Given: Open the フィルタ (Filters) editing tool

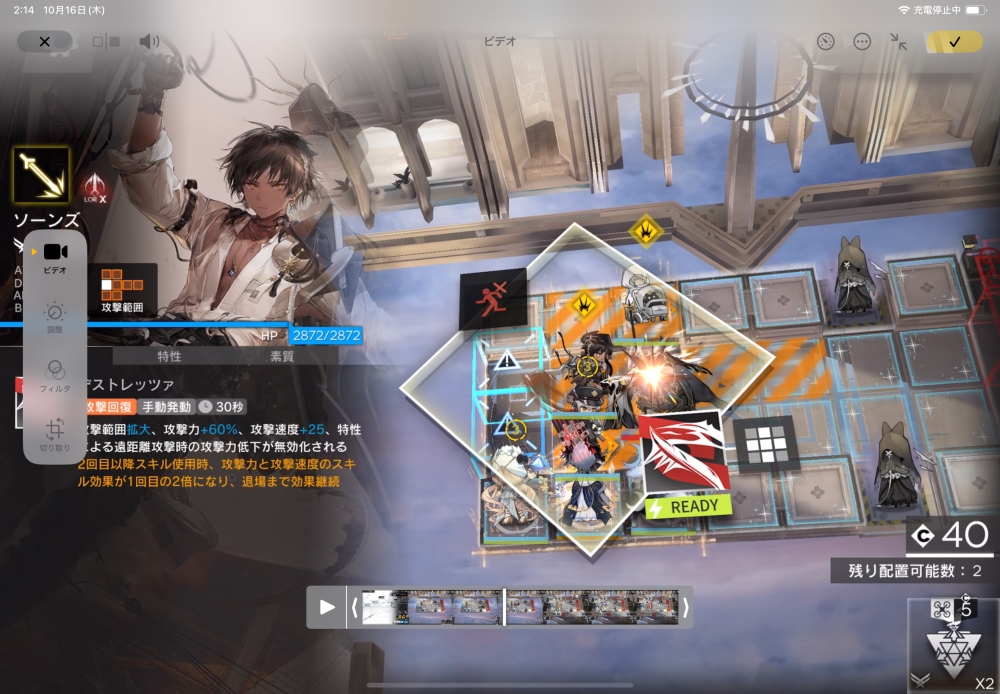Looking at the screenshot, I should coord(55,375).
